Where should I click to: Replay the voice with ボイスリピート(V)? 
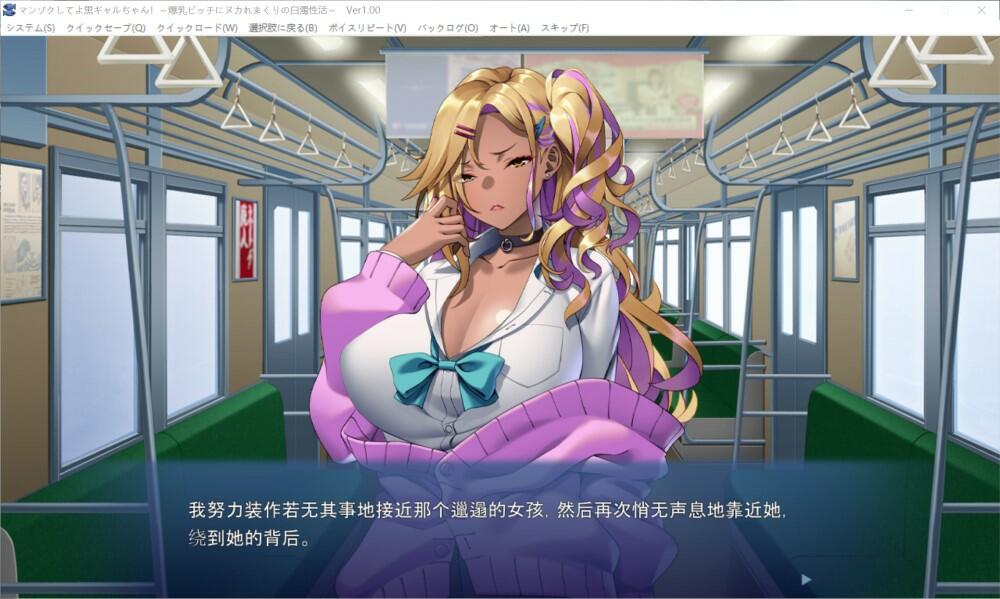(367, 28)
